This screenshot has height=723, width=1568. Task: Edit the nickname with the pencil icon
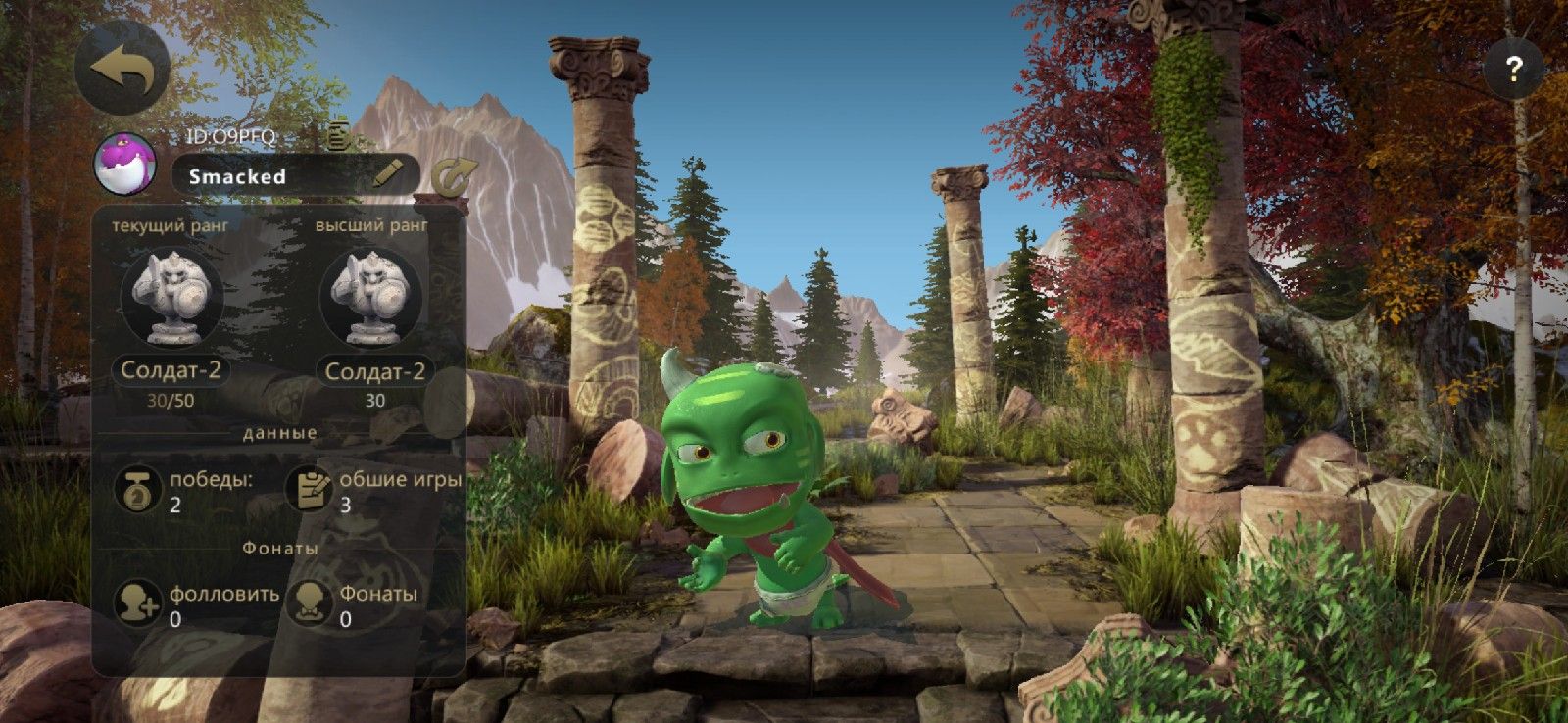[x=388, y=175]
